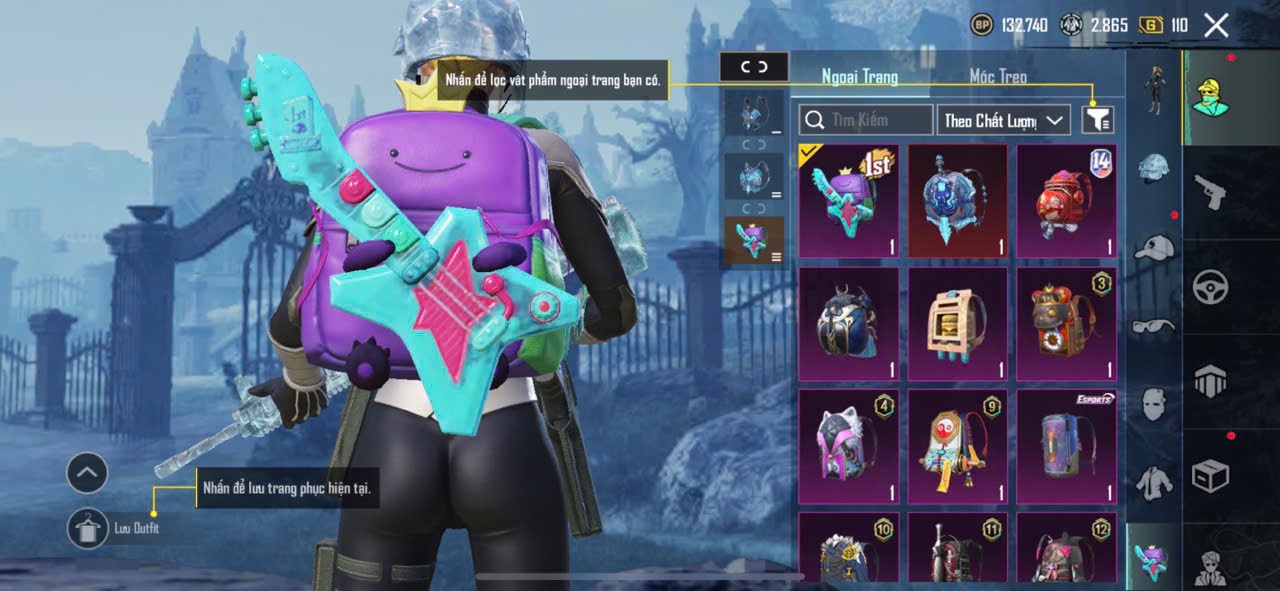
Task: Open the pistol weapons section
Action: point(1210,190)
